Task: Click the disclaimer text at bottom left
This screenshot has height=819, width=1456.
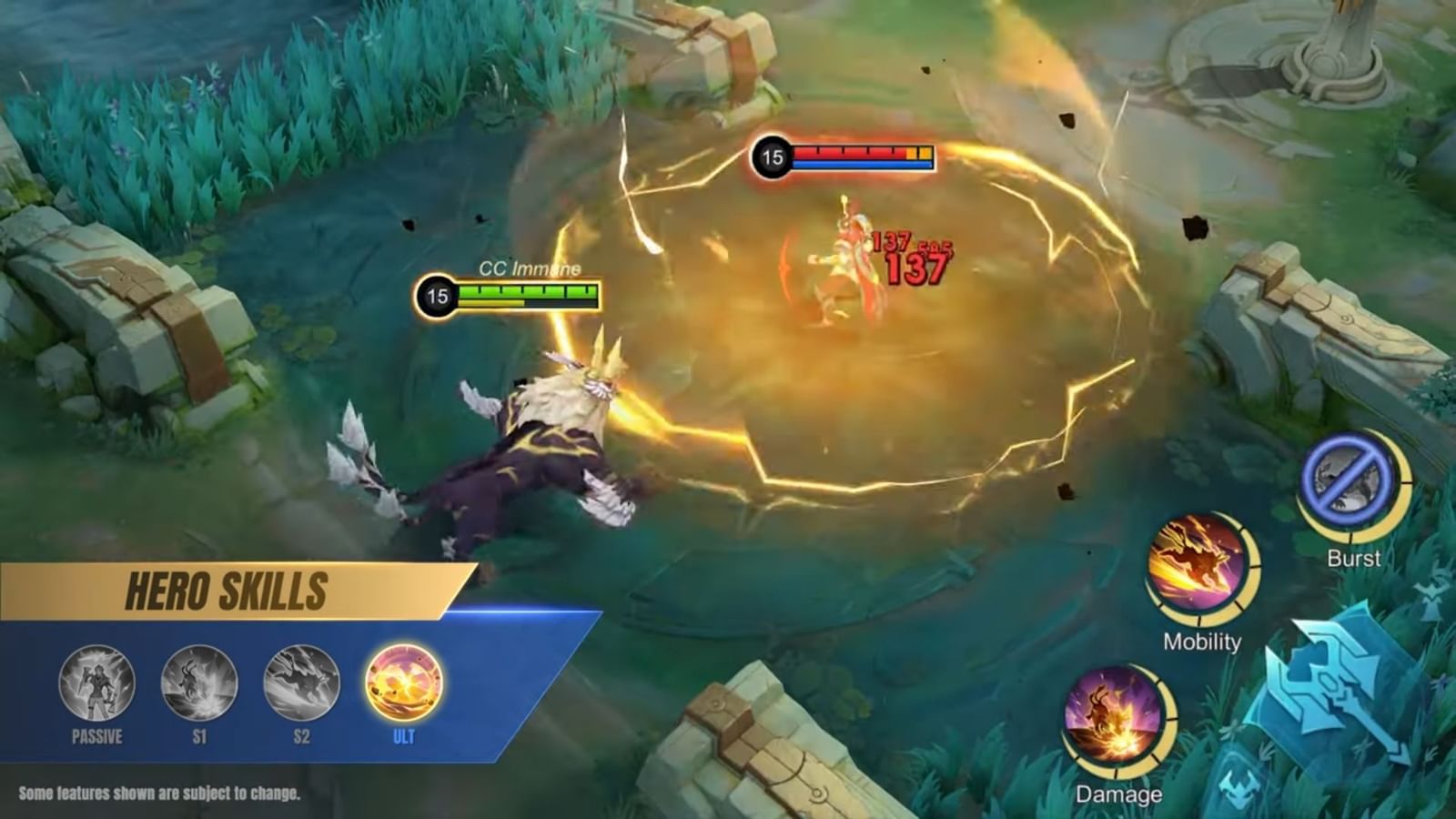Action: [x=160, y=792]
